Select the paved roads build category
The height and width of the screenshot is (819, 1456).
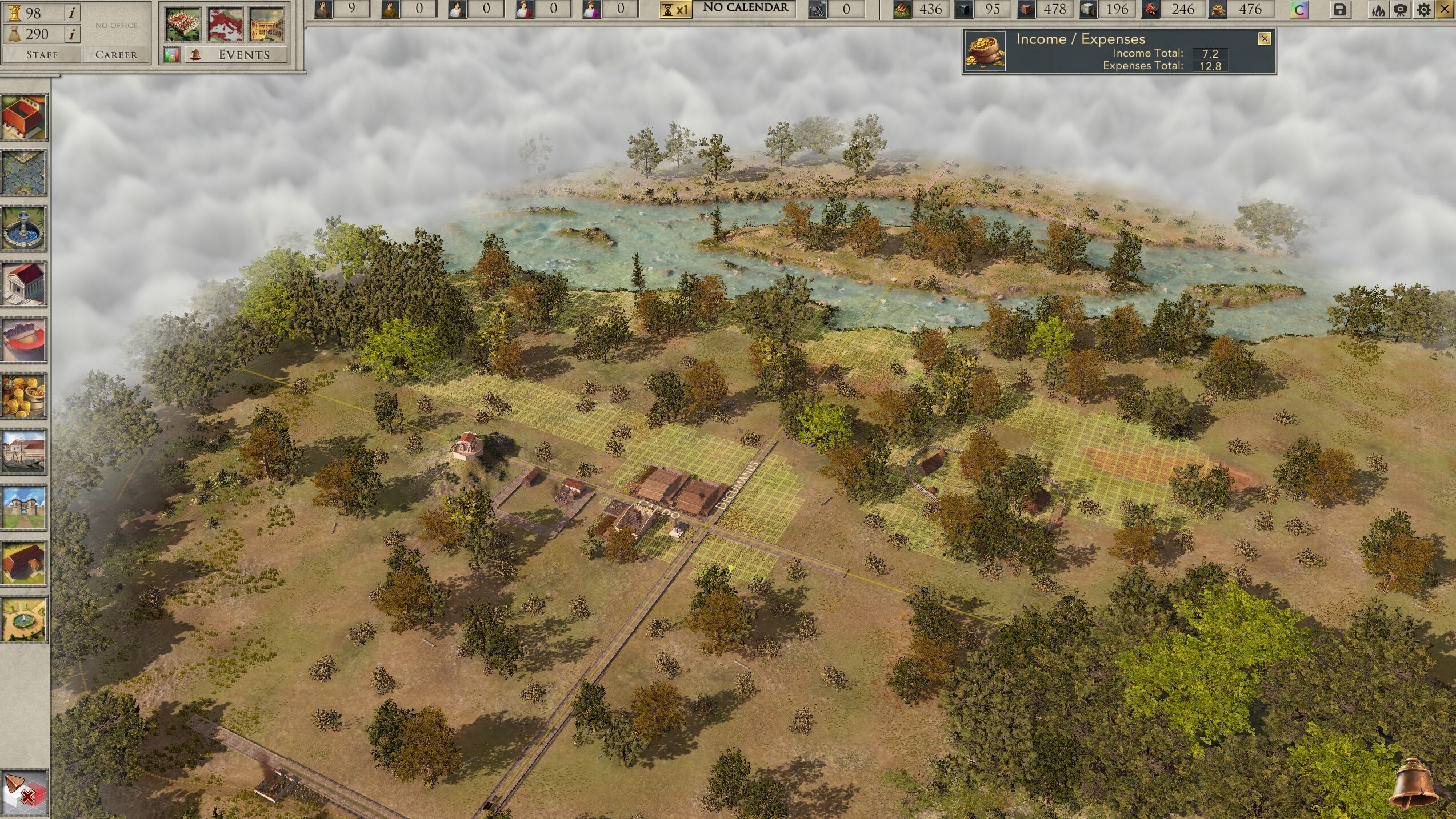[x=24, y=173]
